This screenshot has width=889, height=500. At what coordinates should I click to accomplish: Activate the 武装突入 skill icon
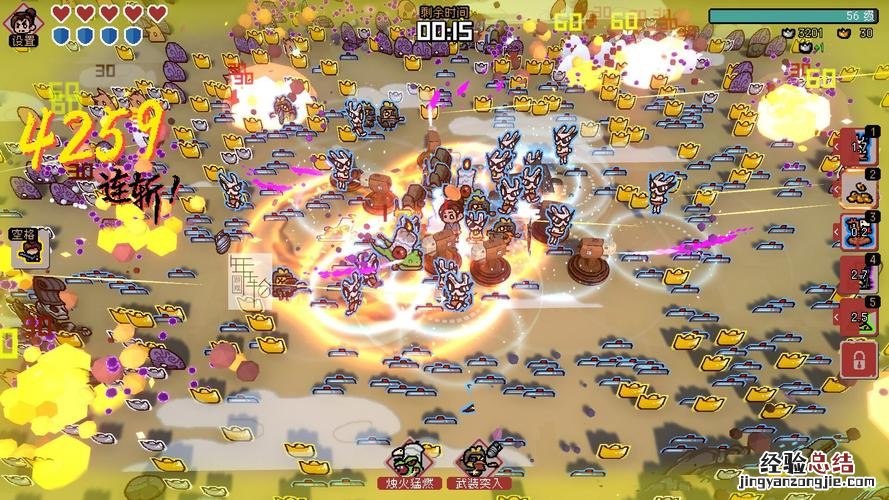[478, 459]
